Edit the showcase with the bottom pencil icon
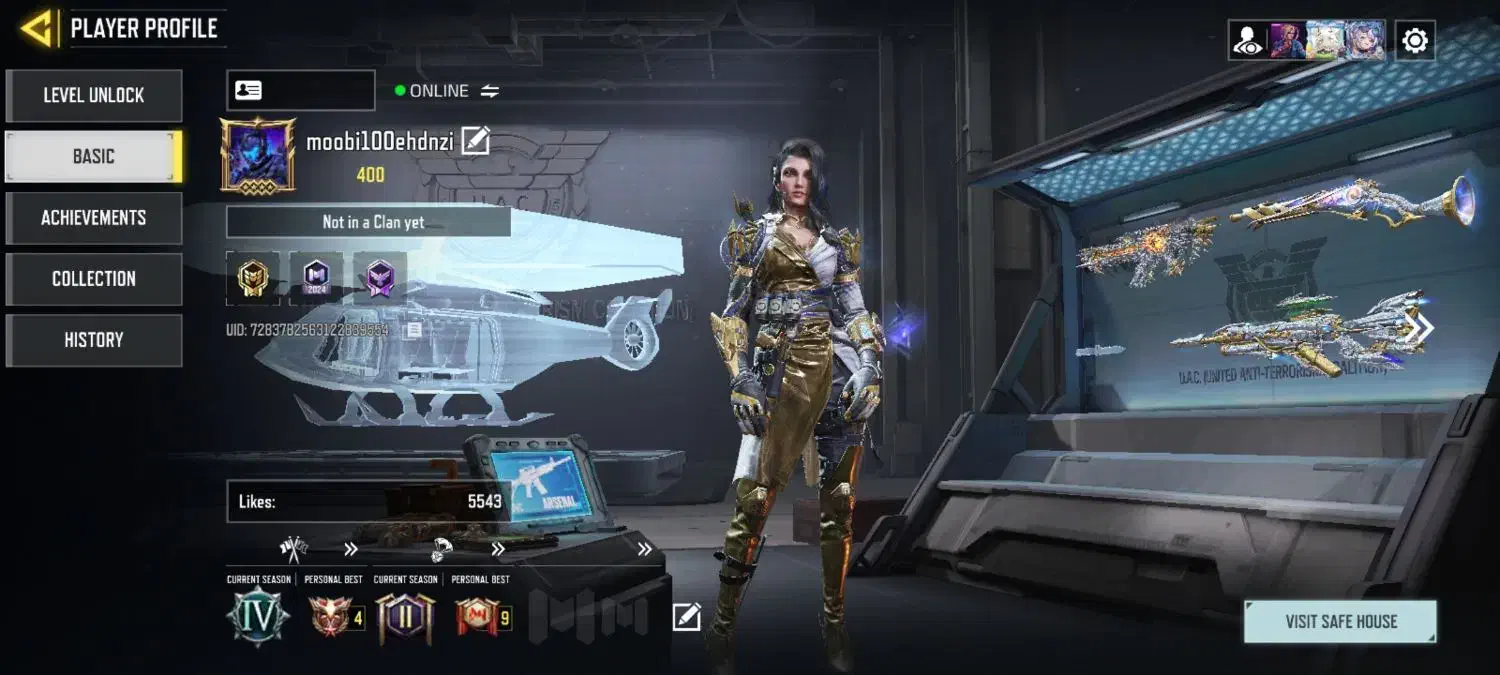The height and width of the screenshot is (675, 1500). point(686,617)
